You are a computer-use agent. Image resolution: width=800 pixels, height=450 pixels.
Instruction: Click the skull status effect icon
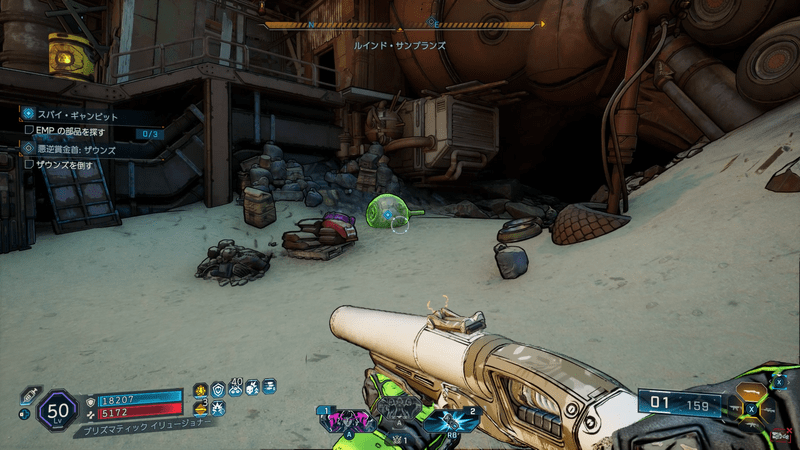click(252, 387)
